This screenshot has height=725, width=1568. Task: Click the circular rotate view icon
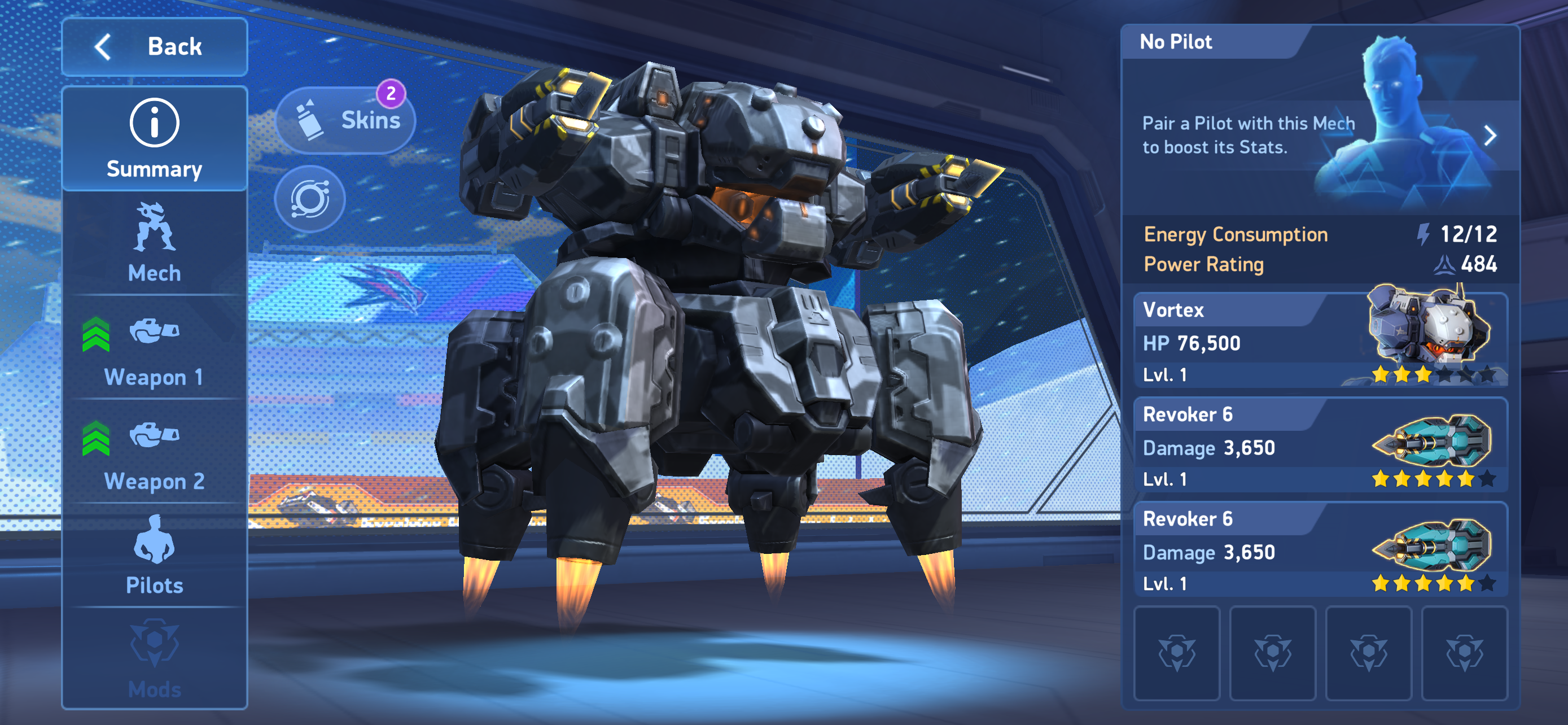(x=310, y=199)
